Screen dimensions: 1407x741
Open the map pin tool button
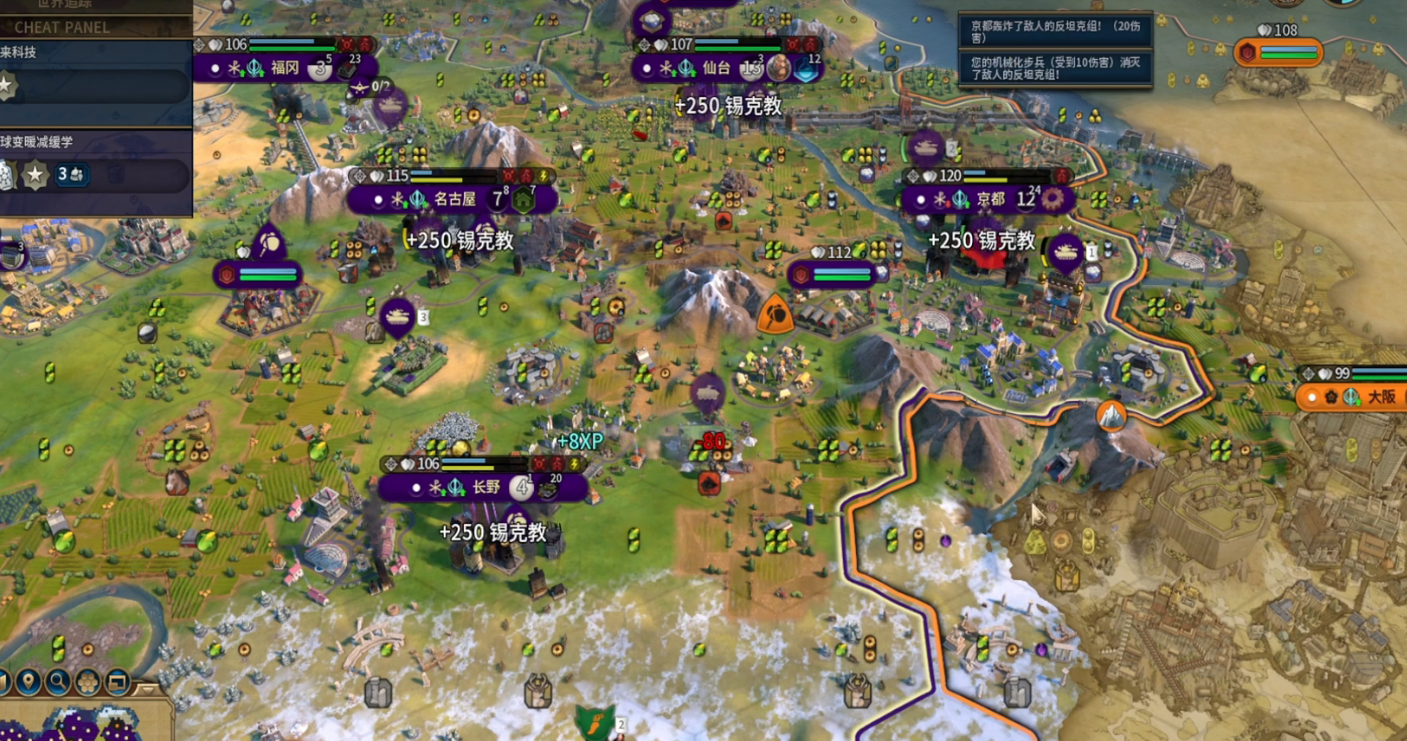[28, 683]
